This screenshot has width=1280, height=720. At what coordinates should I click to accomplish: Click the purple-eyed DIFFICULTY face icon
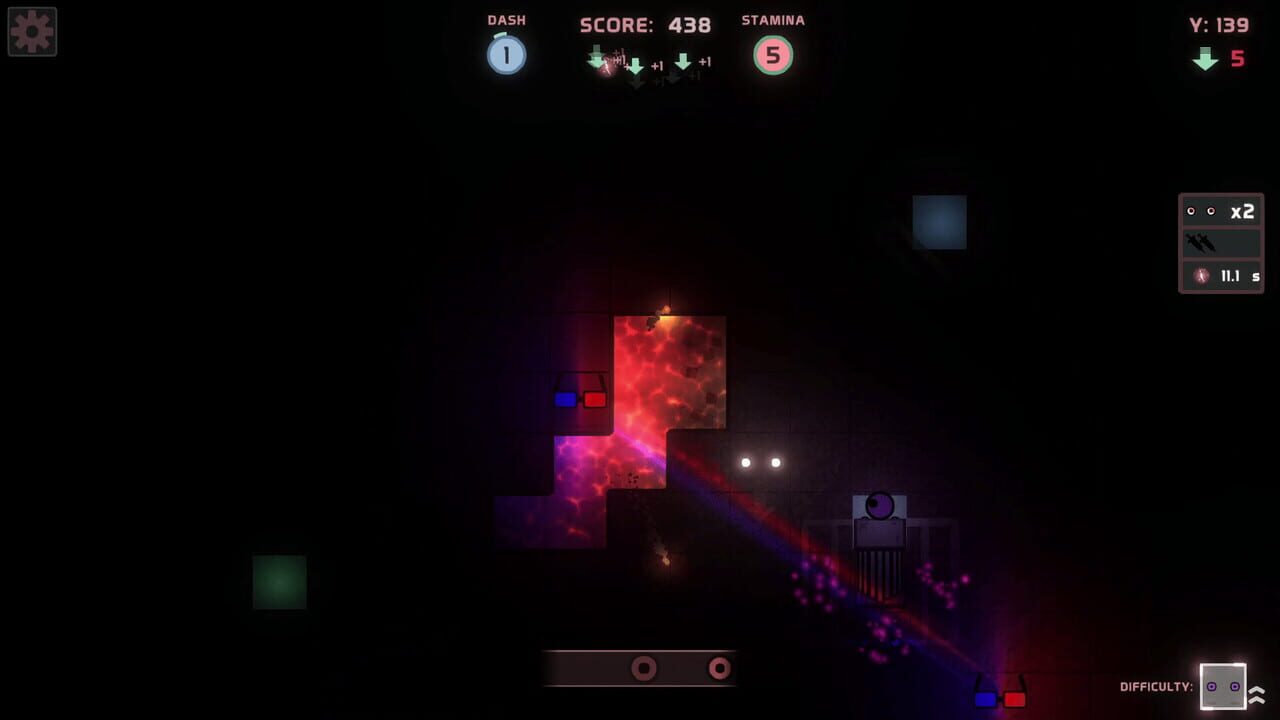coord(1221,688)
